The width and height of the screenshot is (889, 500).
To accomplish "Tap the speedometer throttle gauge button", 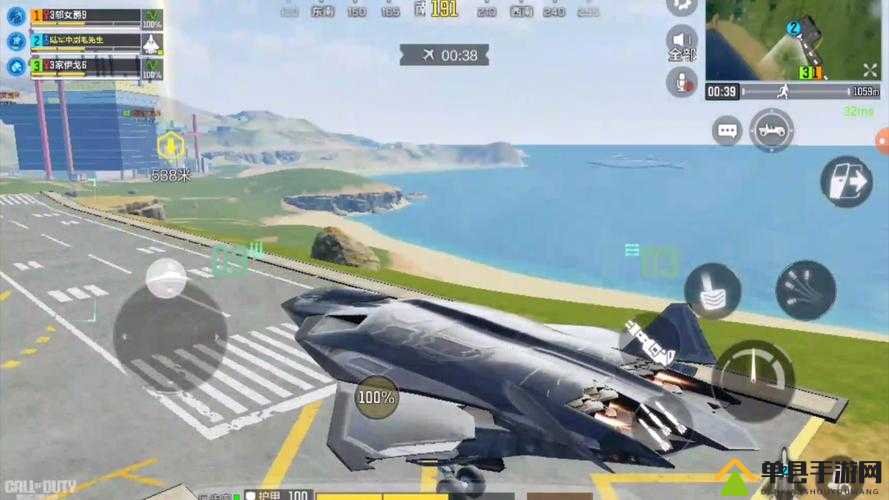I will 753,374.
